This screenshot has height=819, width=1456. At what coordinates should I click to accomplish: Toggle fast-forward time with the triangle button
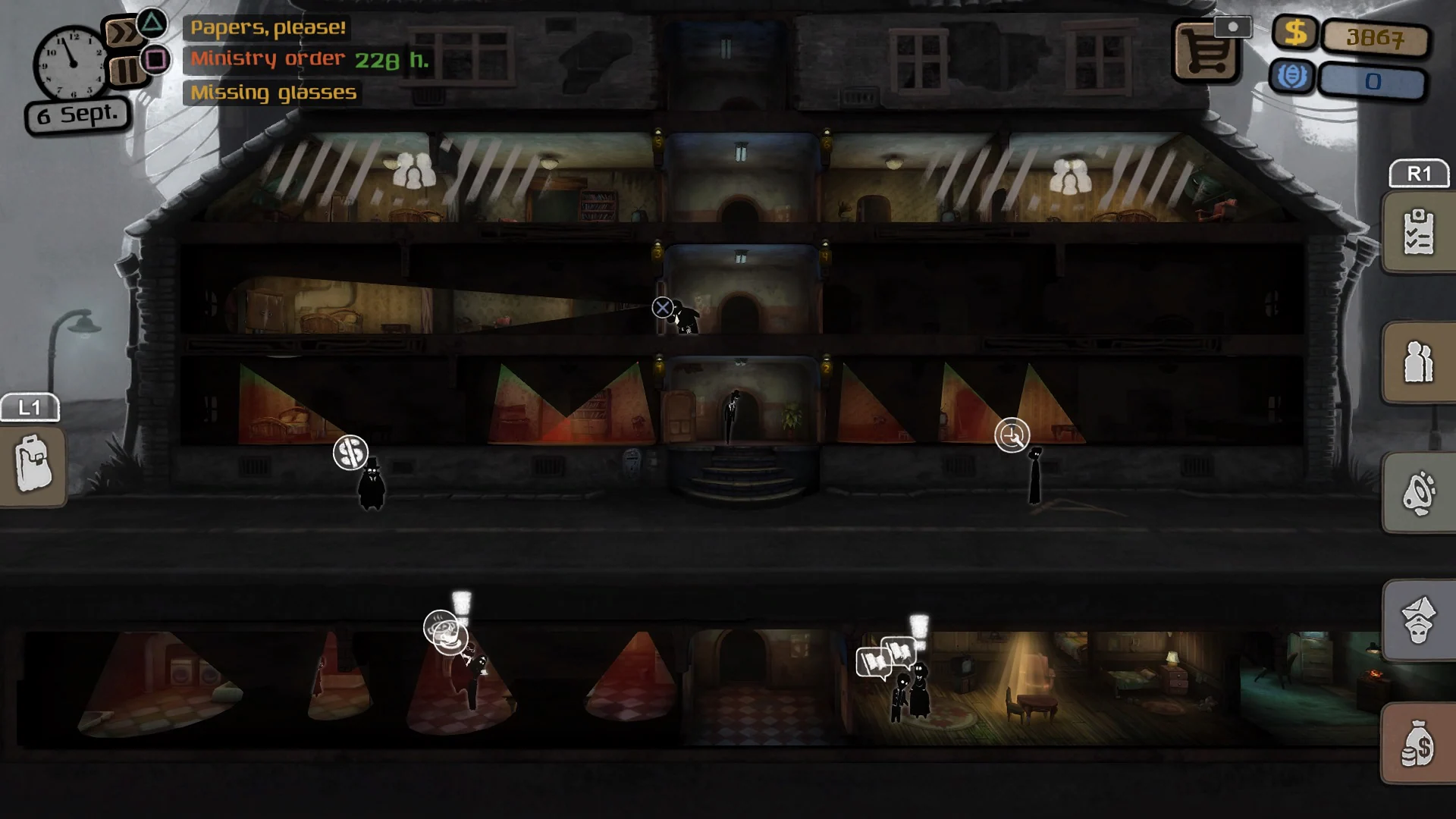tap(150, 23)
